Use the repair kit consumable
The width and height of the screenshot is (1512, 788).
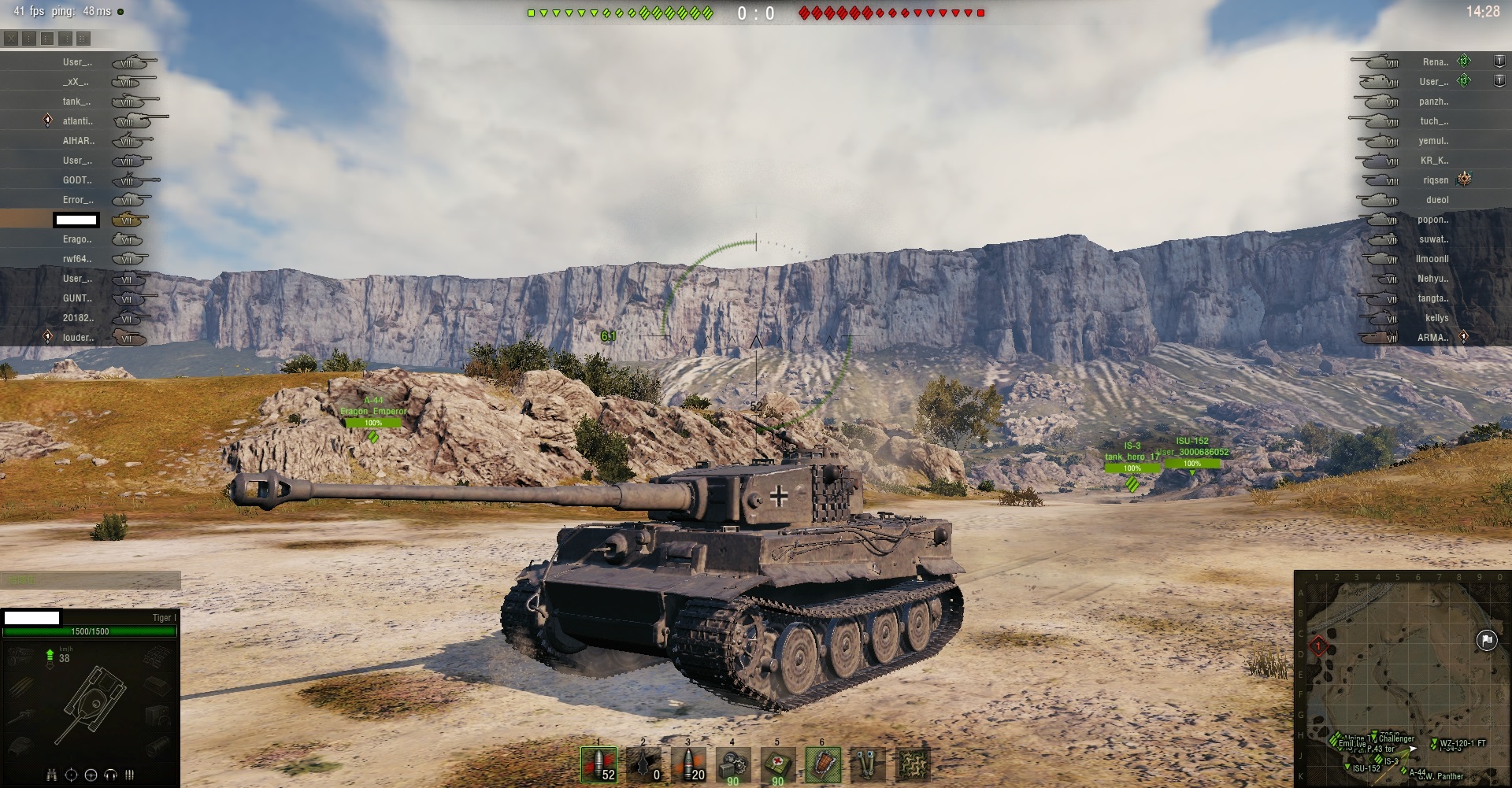coord(733,764)
